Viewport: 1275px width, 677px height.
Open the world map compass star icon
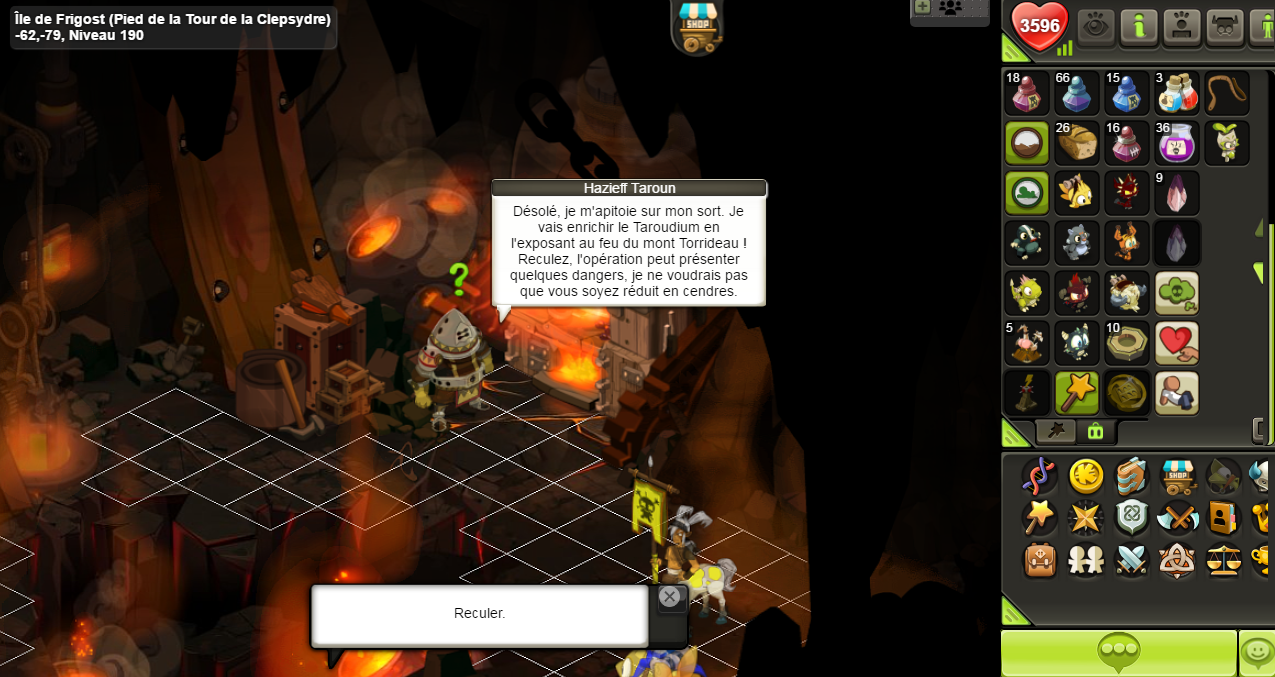click(x=1085, y=518)
